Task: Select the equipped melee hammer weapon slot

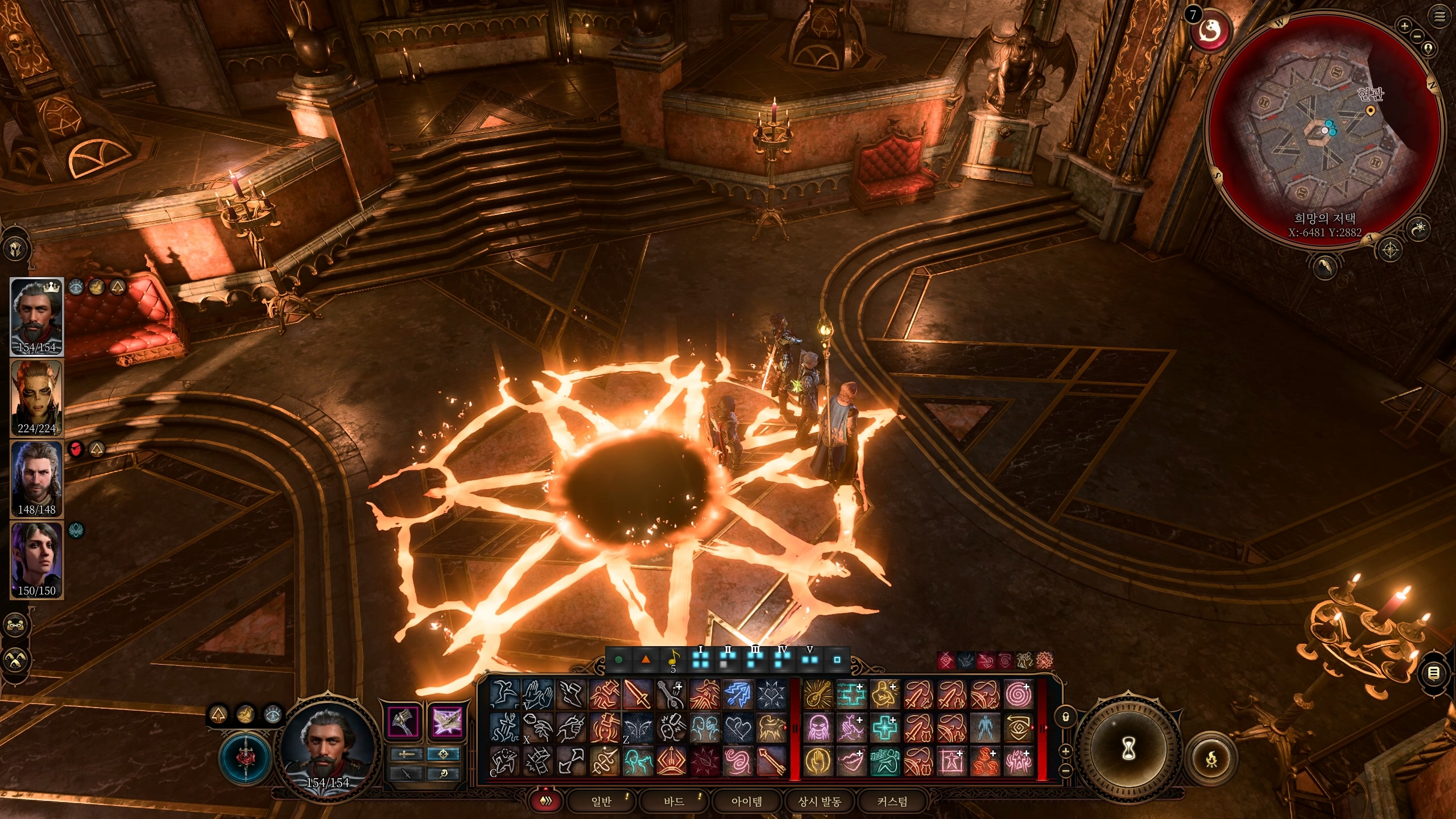Action: [x=403, y=721]
